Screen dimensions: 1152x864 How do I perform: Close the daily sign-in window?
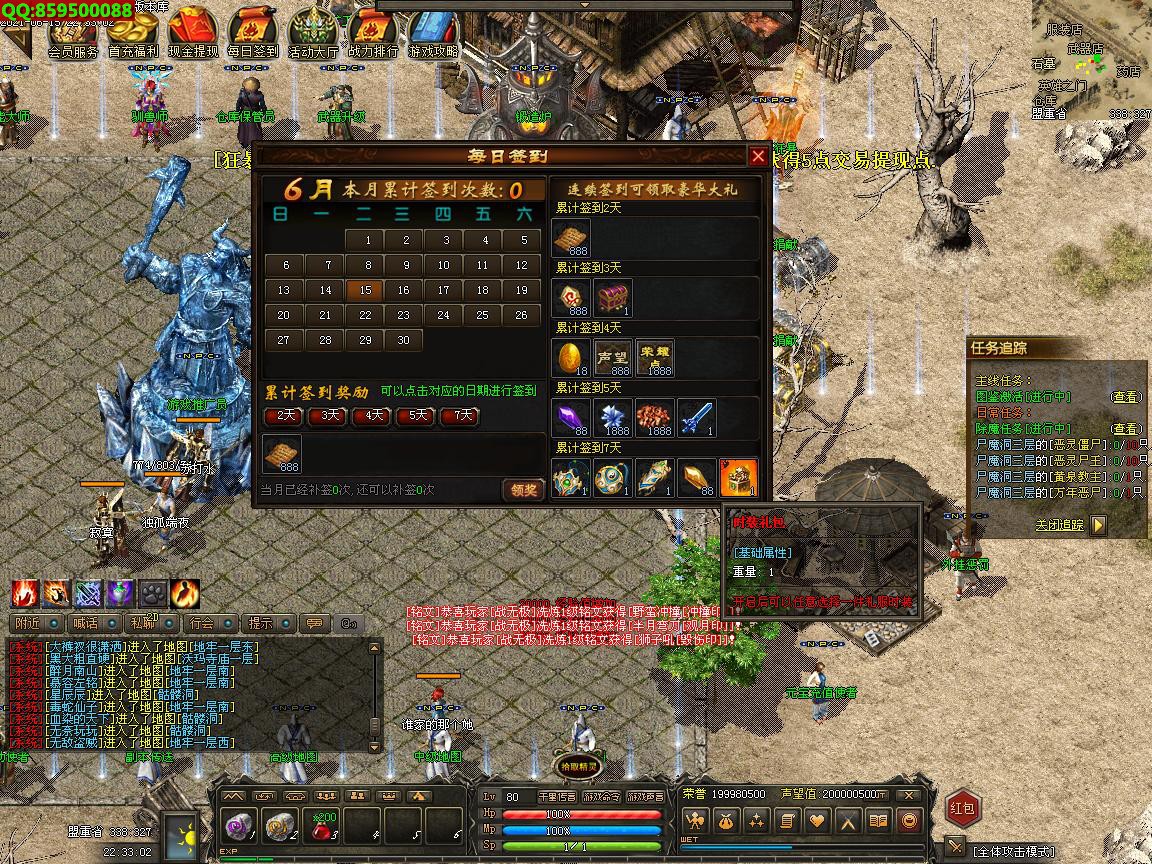coord(757,156)
